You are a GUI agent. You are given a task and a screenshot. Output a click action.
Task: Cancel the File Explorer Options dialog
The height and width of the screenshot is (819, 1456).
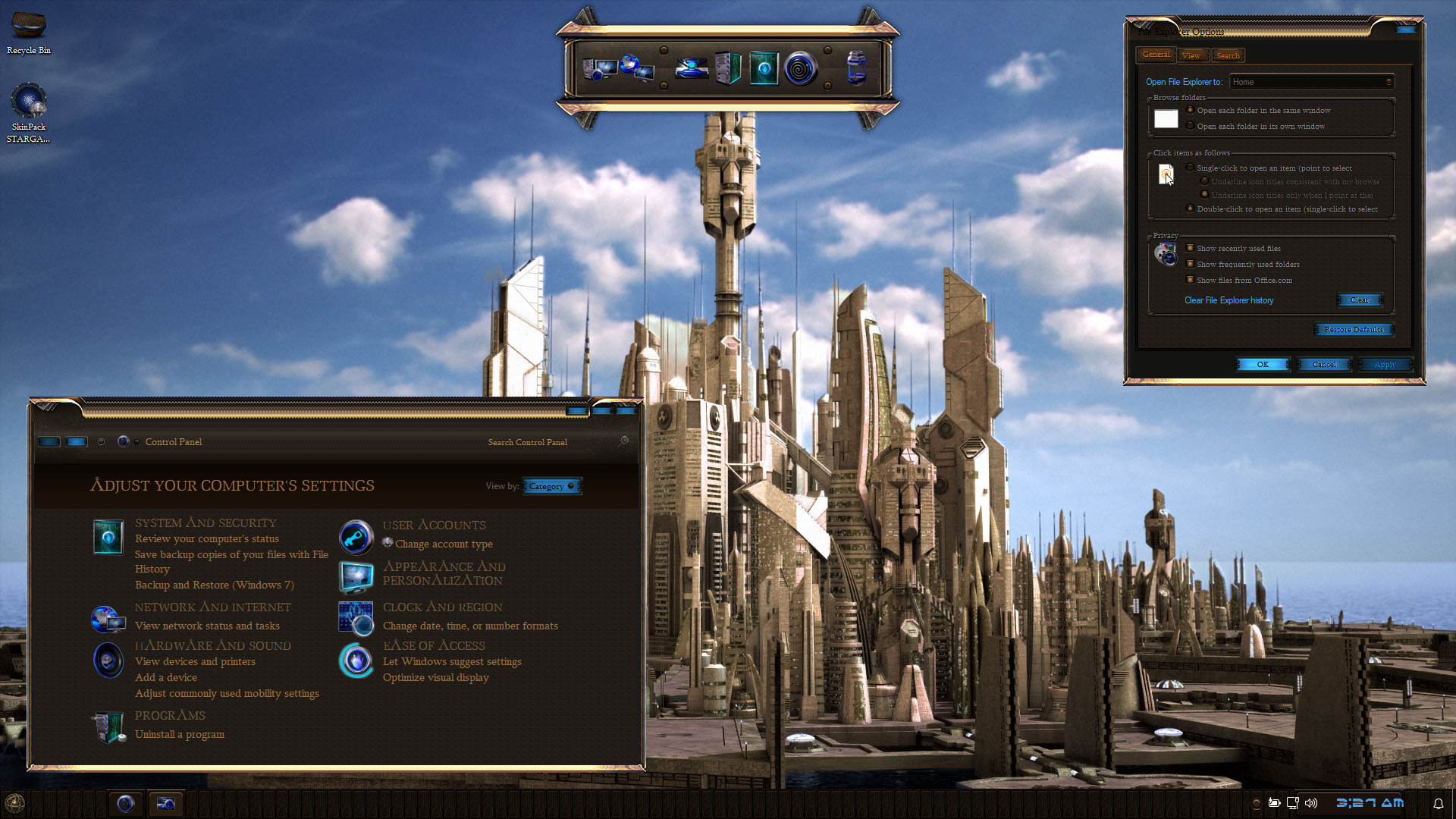1324,365
